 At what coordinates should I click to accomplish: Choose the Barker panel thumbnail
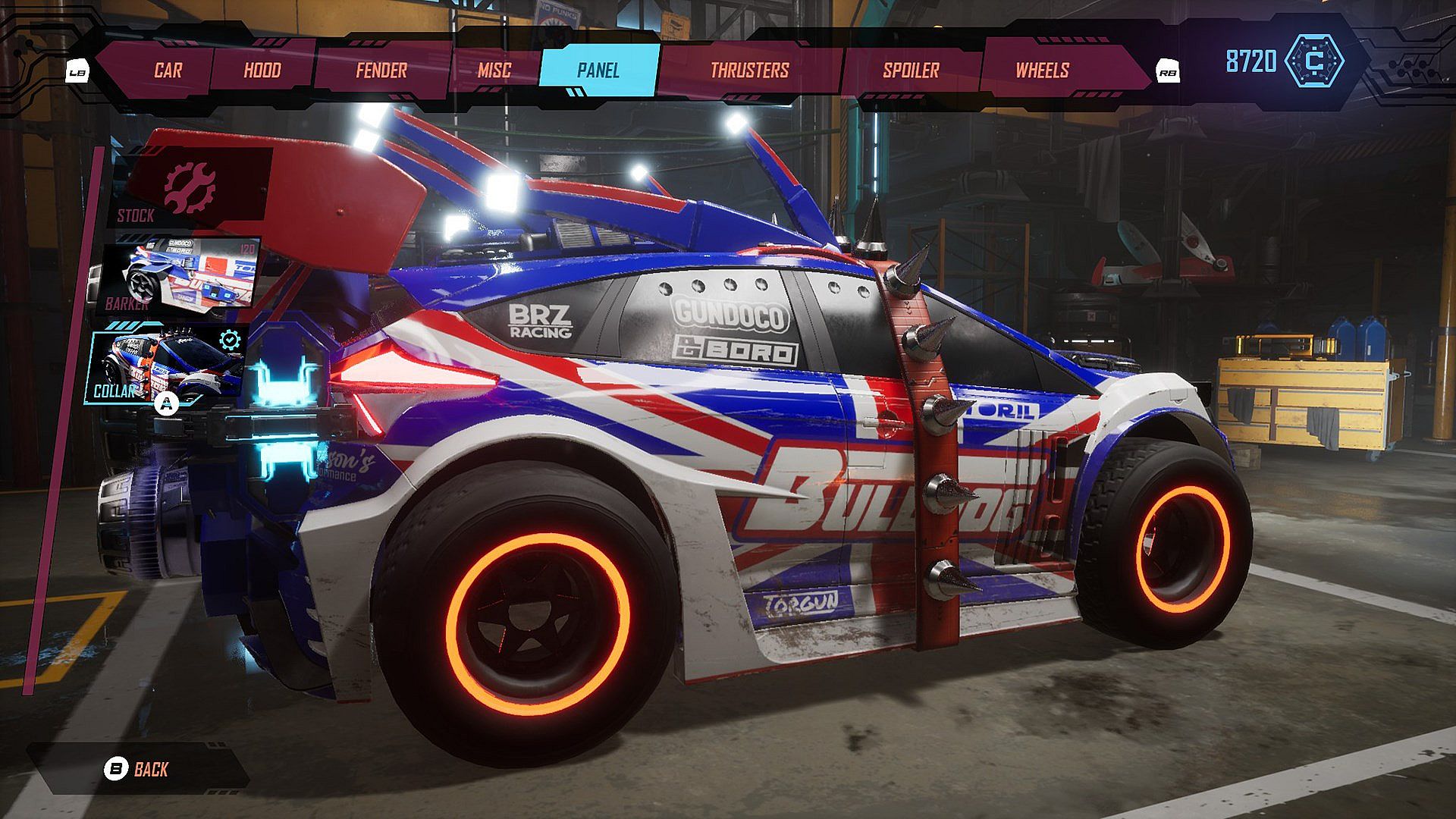[182, 275]
